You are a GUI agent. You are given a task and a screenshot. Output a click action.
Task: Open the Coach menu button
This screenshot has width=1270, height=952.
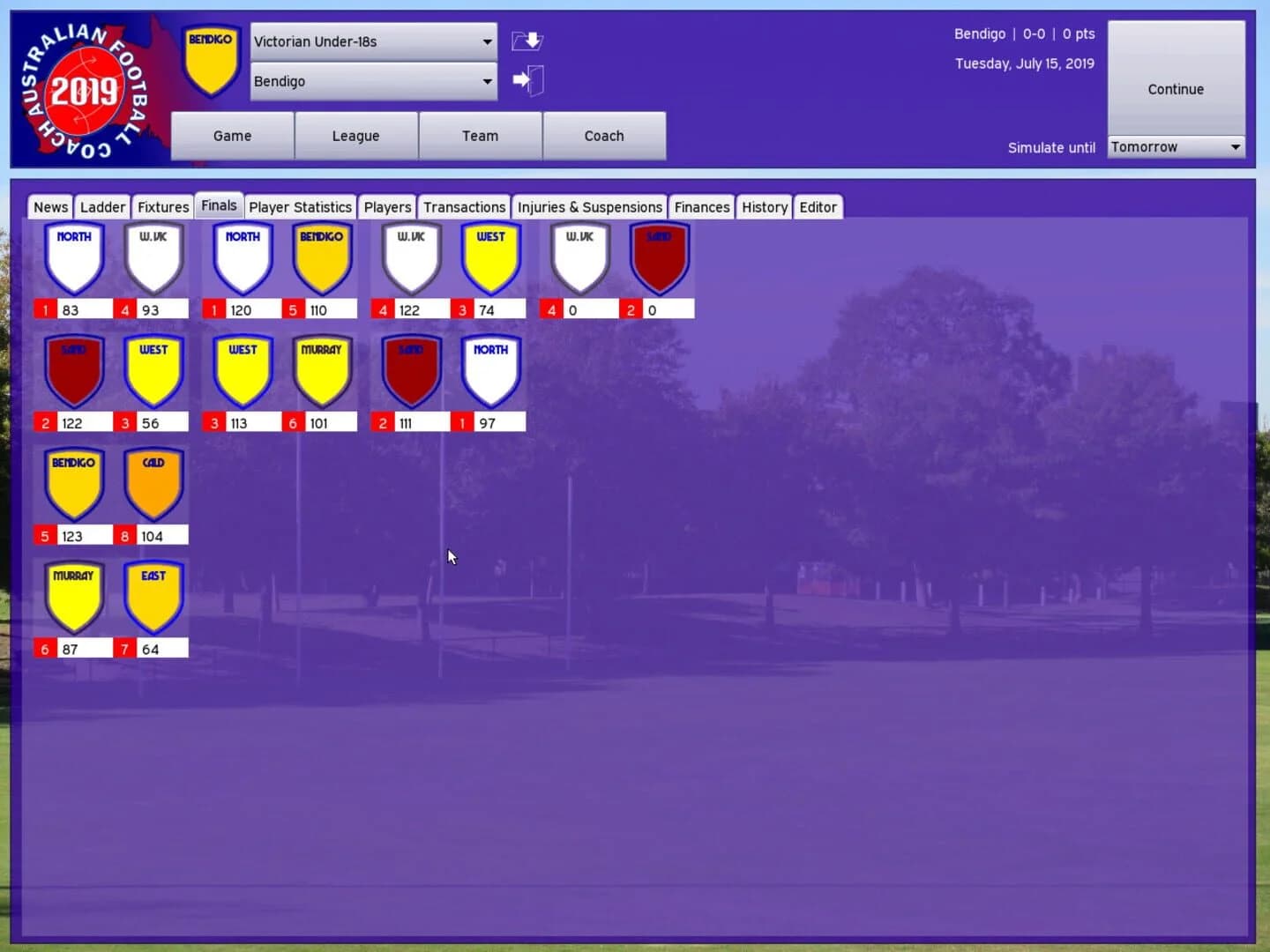click(x=604, y=136)
